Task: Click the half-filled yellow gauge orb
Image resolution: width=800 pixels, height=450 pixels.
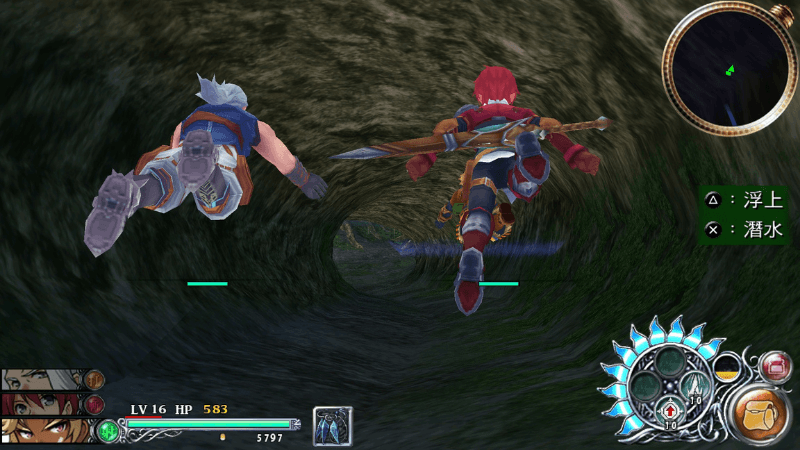Action: point(727,367)
